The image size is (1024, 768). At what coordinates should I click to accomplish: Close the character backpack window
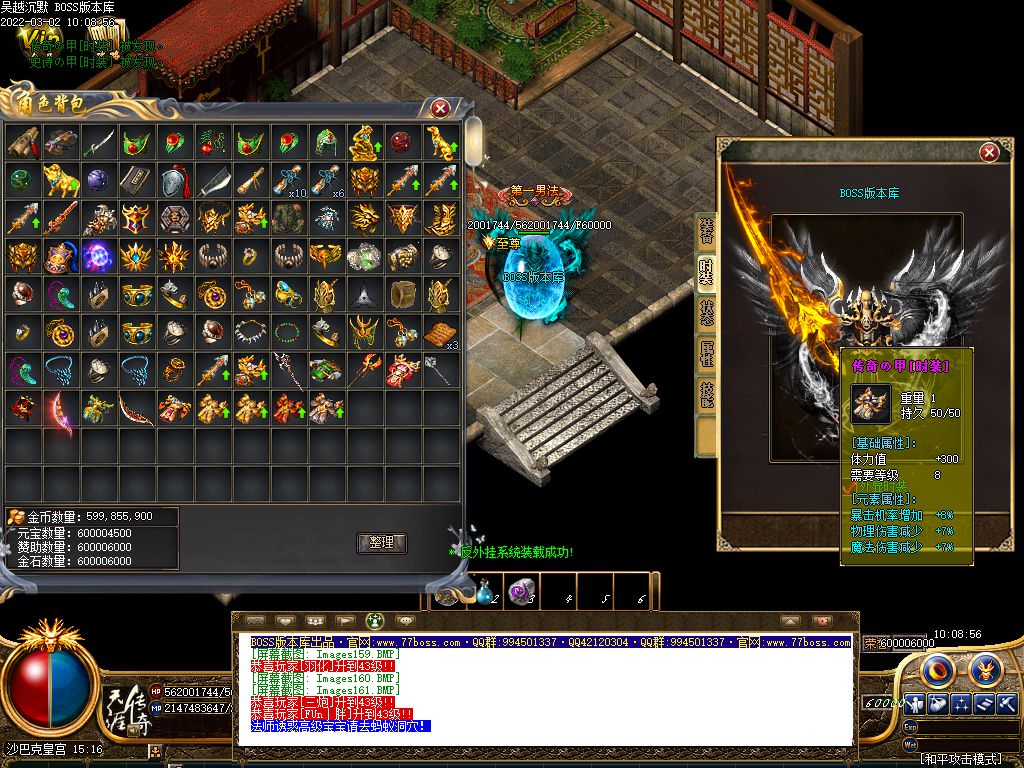(440, 108)
